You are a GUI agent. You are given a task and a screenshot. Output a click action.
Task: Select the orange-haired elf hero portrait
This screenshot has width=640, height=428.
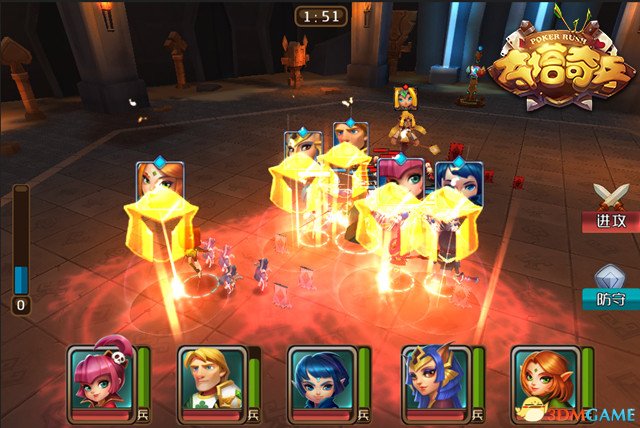[543, 379]
